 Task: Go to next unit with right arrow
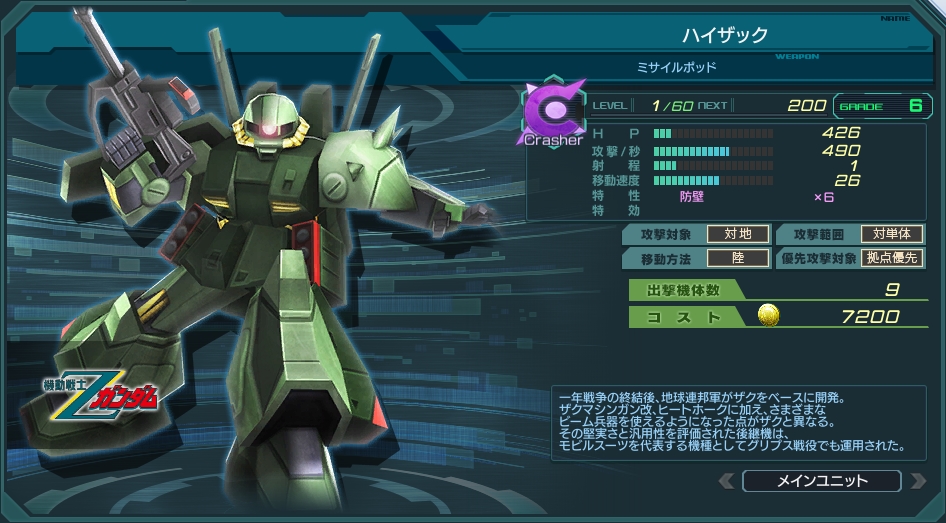[917, 481]
